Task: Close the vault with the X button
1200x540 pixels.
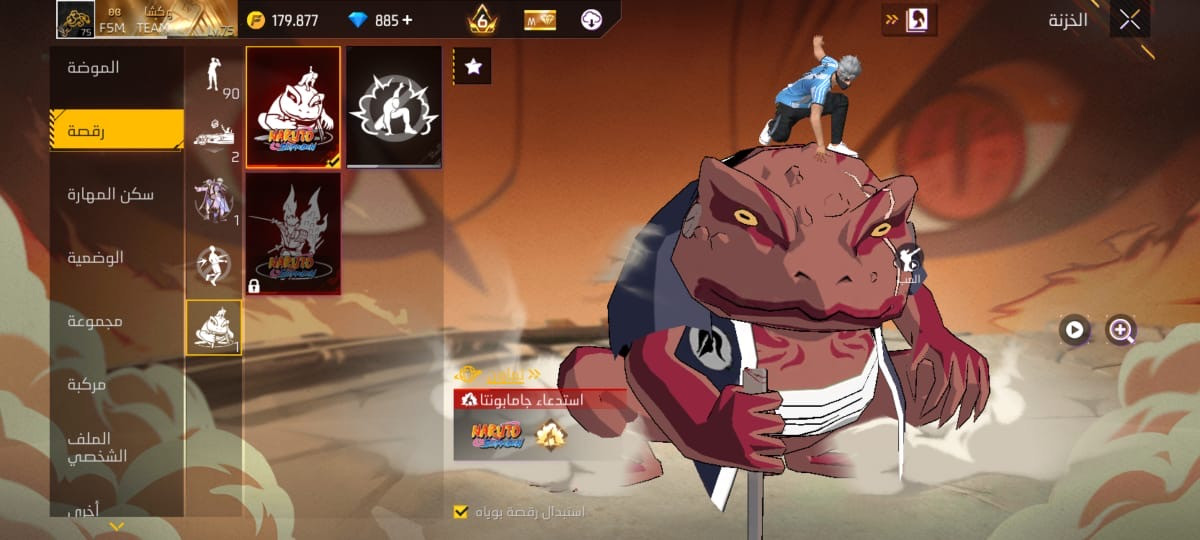Action: [x=1130, y=20]
